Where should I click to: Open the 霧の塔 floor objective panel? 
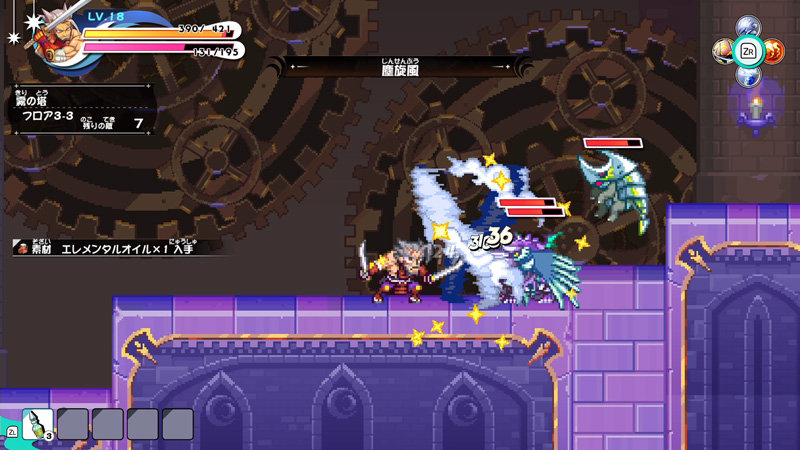[80, 110]
